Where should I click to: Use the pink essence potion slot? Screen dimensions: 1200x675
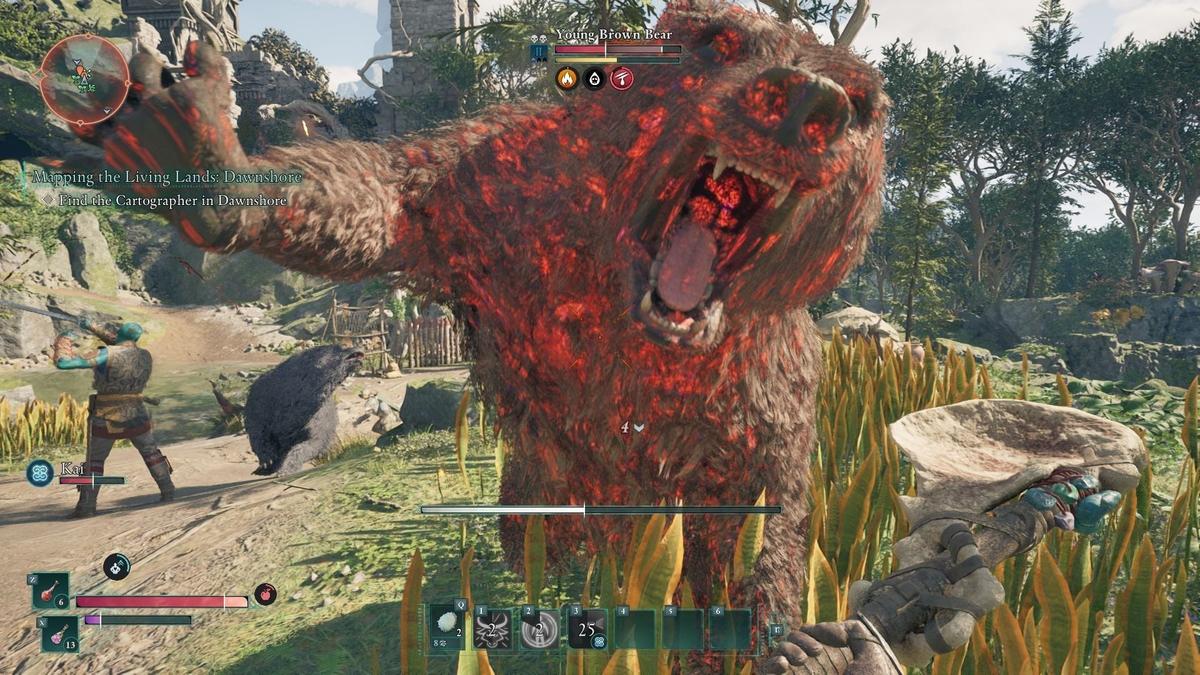[59, 633]
